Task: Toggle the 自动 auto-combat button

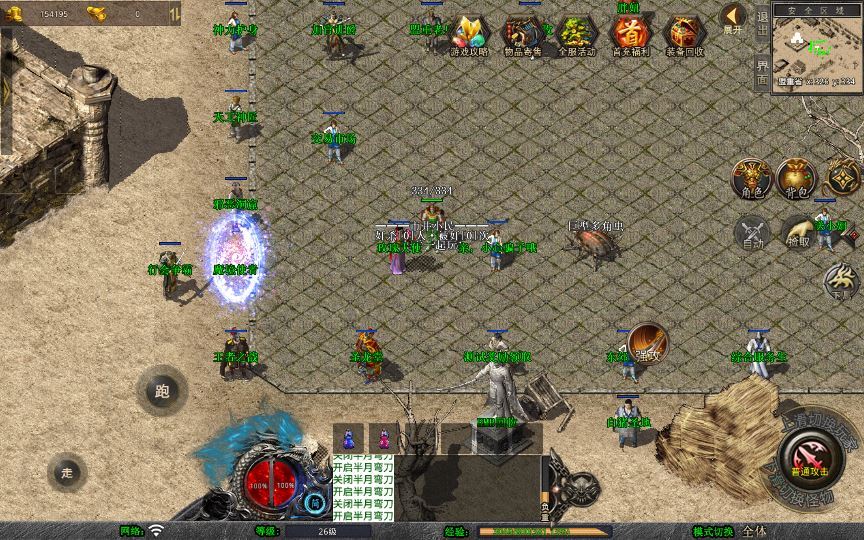Action: pos(751,233)
